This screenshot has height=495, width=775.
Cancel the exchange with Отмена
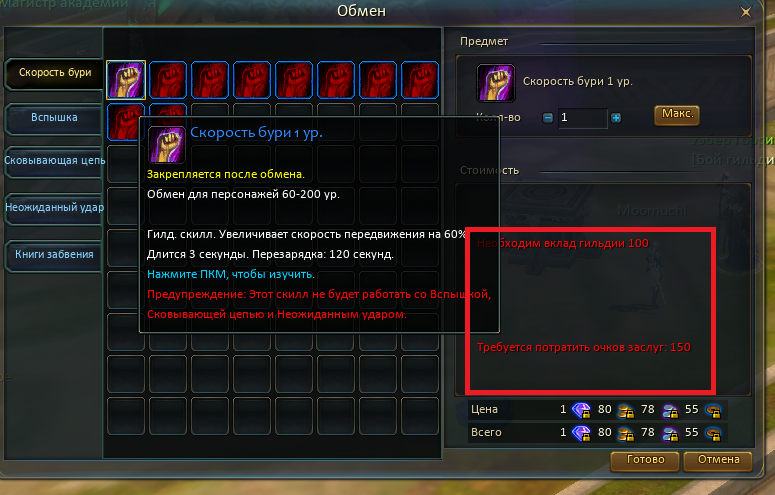pyautogui.click(x=717, y=461)
